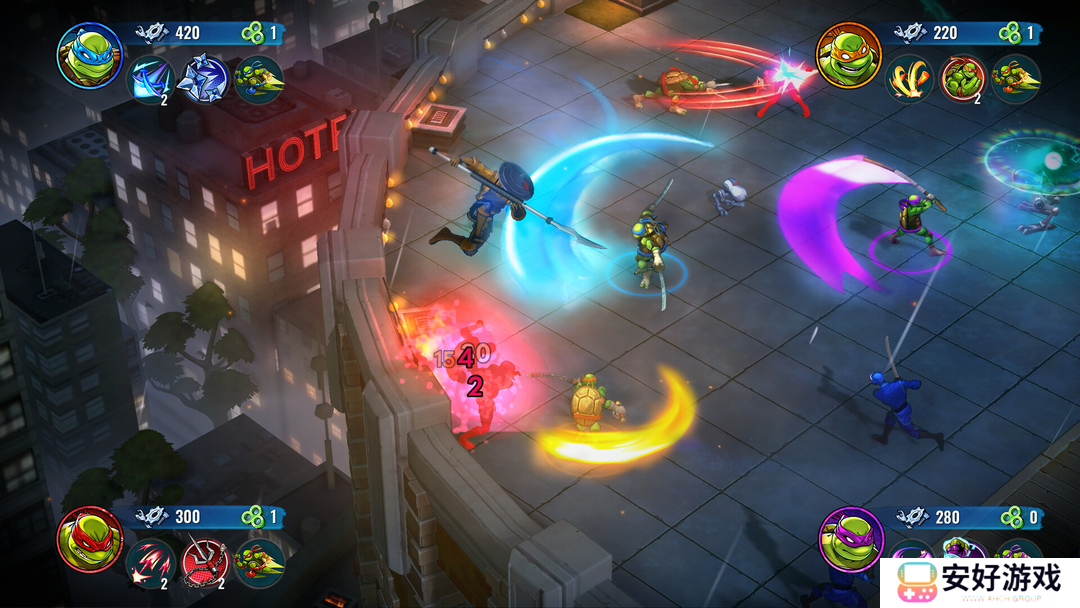The height and width of the screenshot is (608, 1080).
Task: Select Leonardo's blue-masked portrait
Action: pos(89,55)
